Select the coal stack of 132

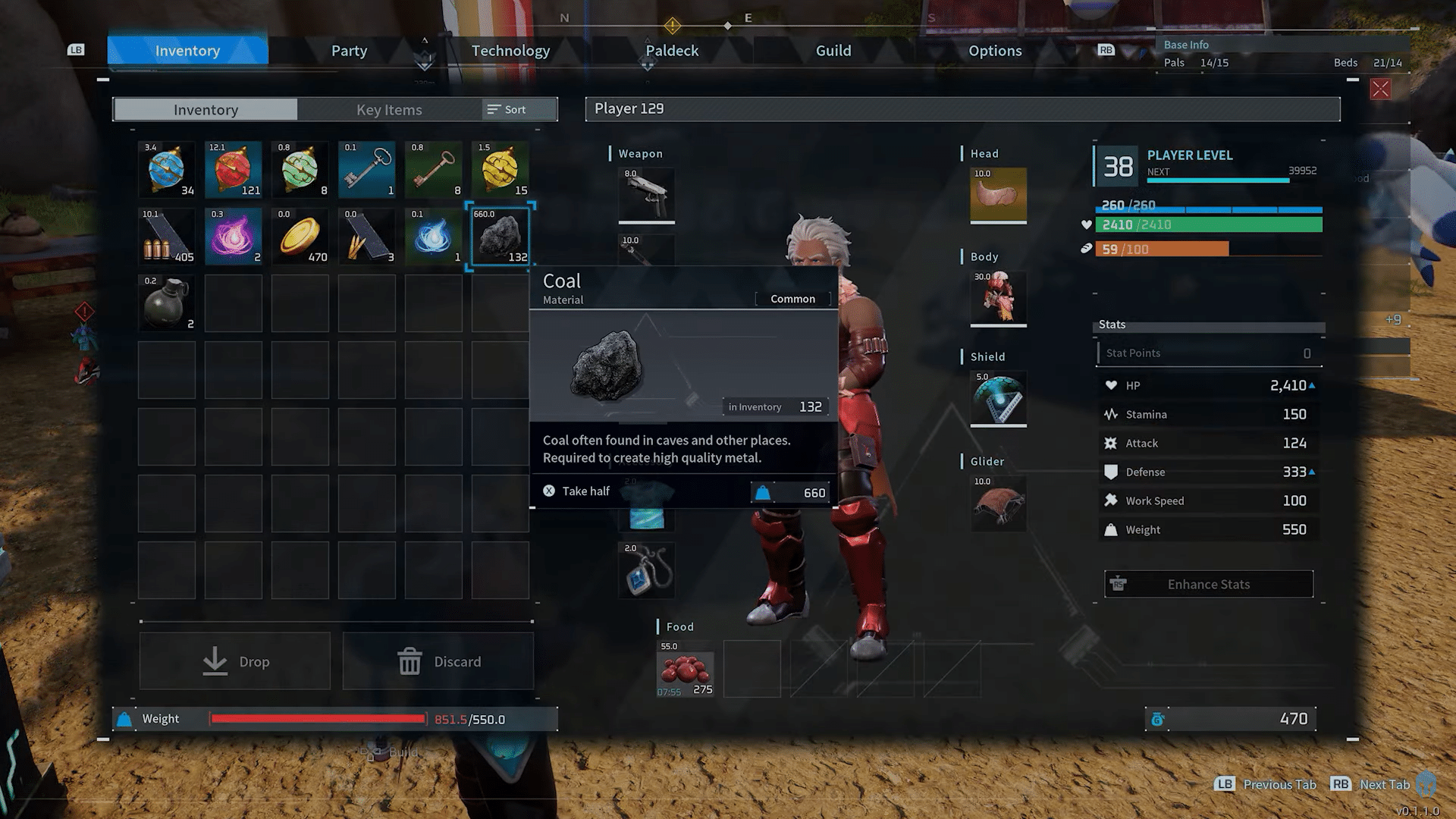pyautogui.click(x=500, y=236)
